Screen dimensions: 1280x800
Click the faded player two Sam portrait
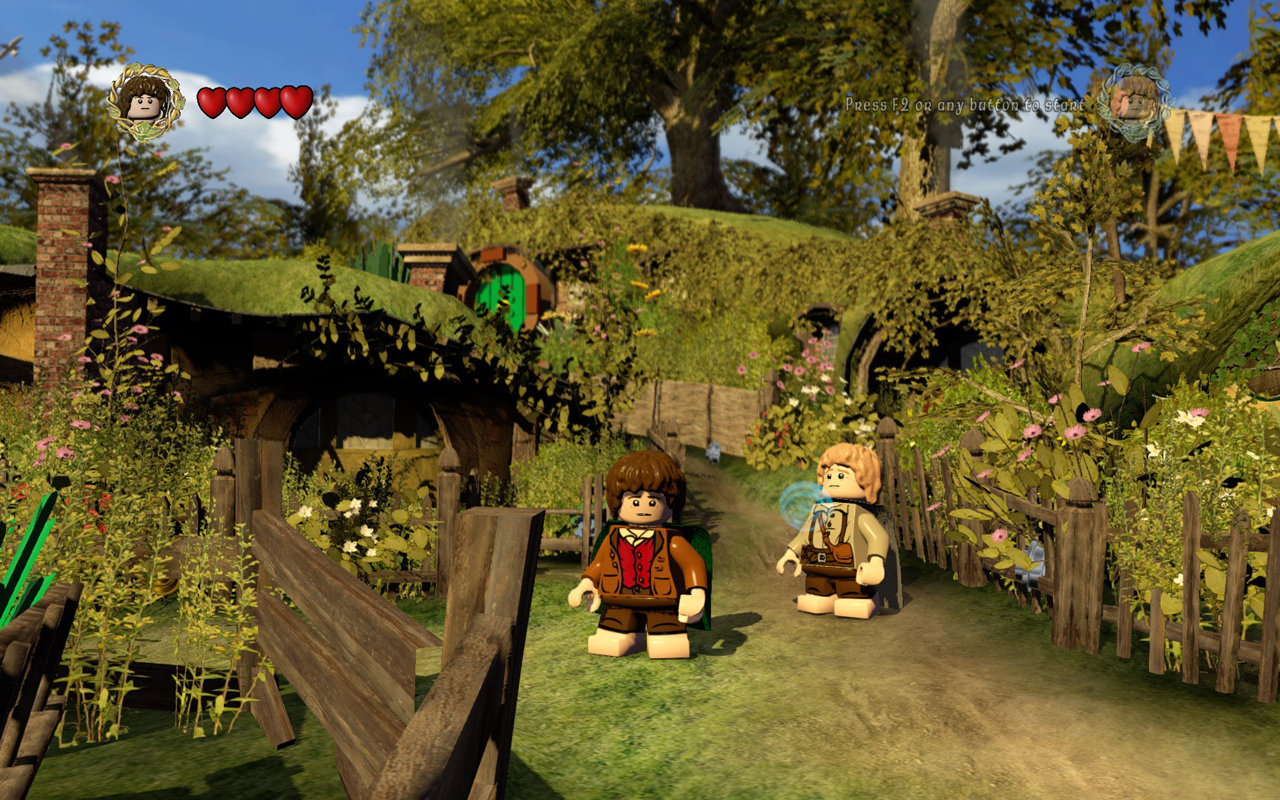(x=1134, y=102)
